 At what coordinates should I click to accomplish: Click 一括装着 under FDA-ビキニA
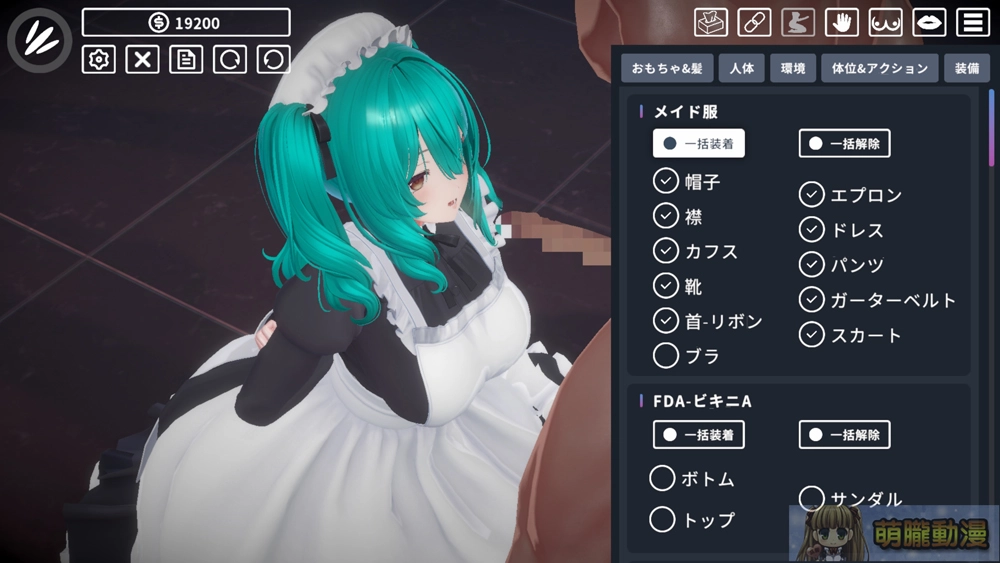[x=699, y=434]
